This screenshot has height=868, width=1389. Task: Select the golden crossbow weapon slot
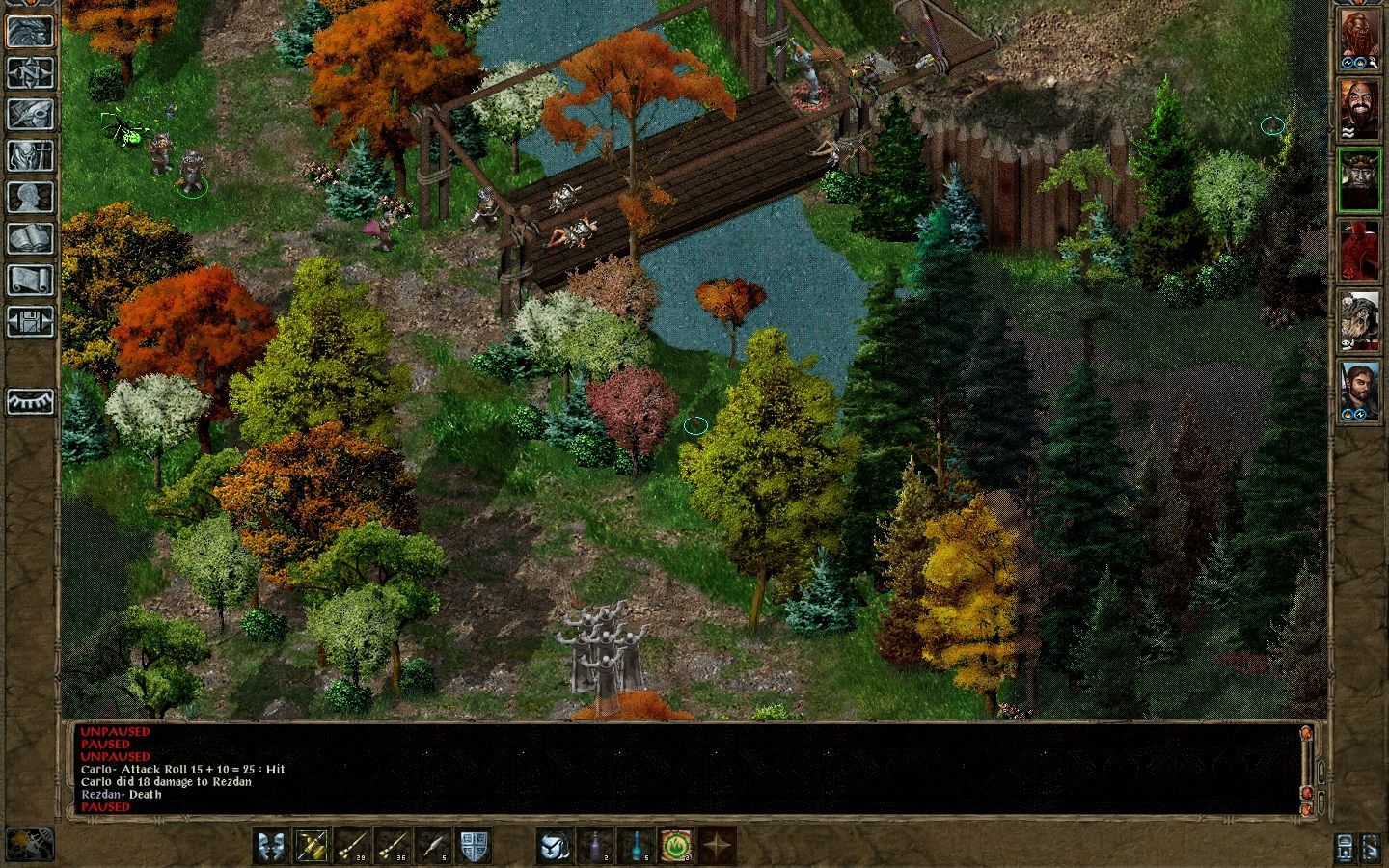(x=313, y=846)
